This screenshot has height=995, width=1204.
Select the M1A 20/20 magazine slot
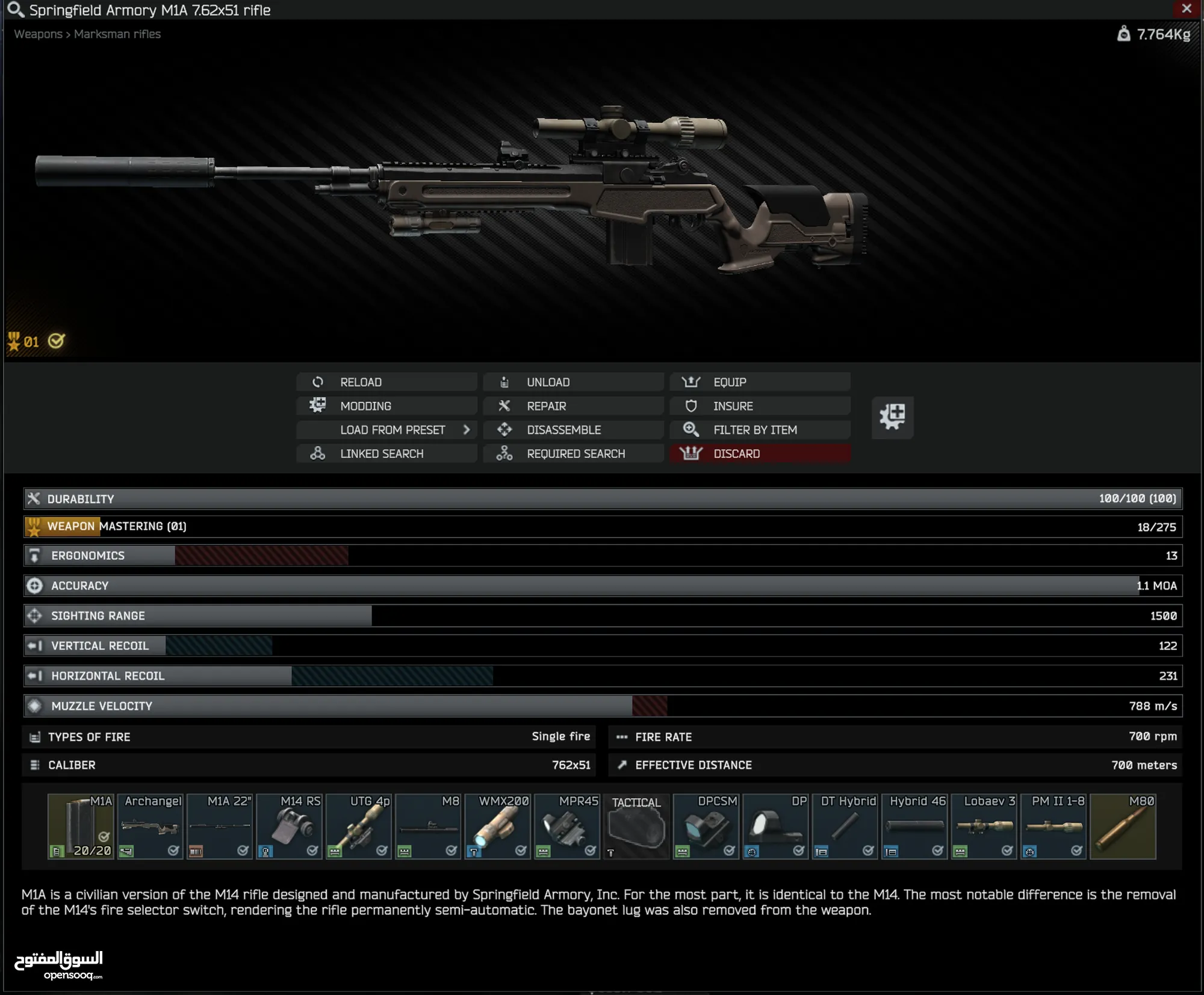[x=81, y=826]
